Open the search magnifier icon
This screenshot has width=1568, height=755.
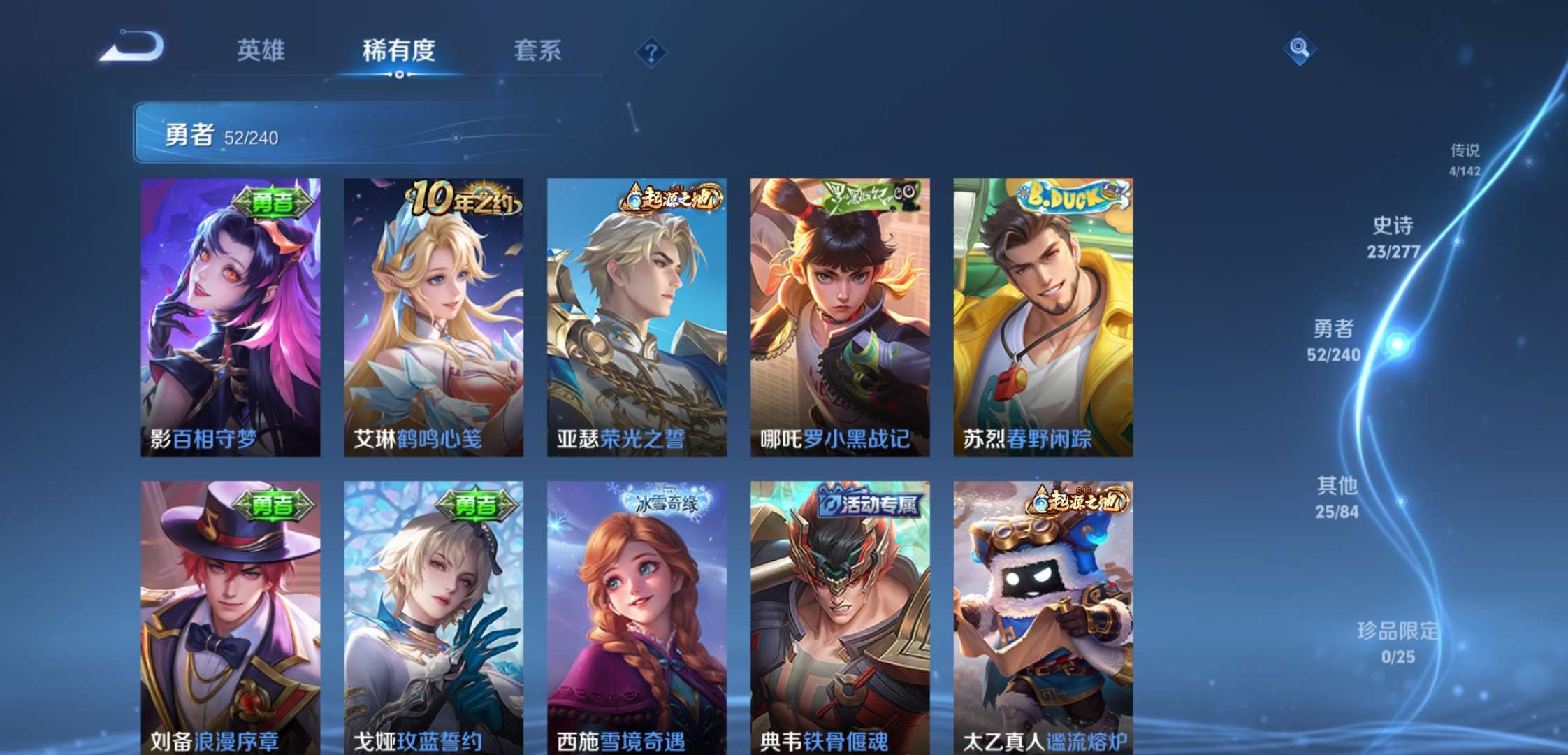coord(1298,49)
